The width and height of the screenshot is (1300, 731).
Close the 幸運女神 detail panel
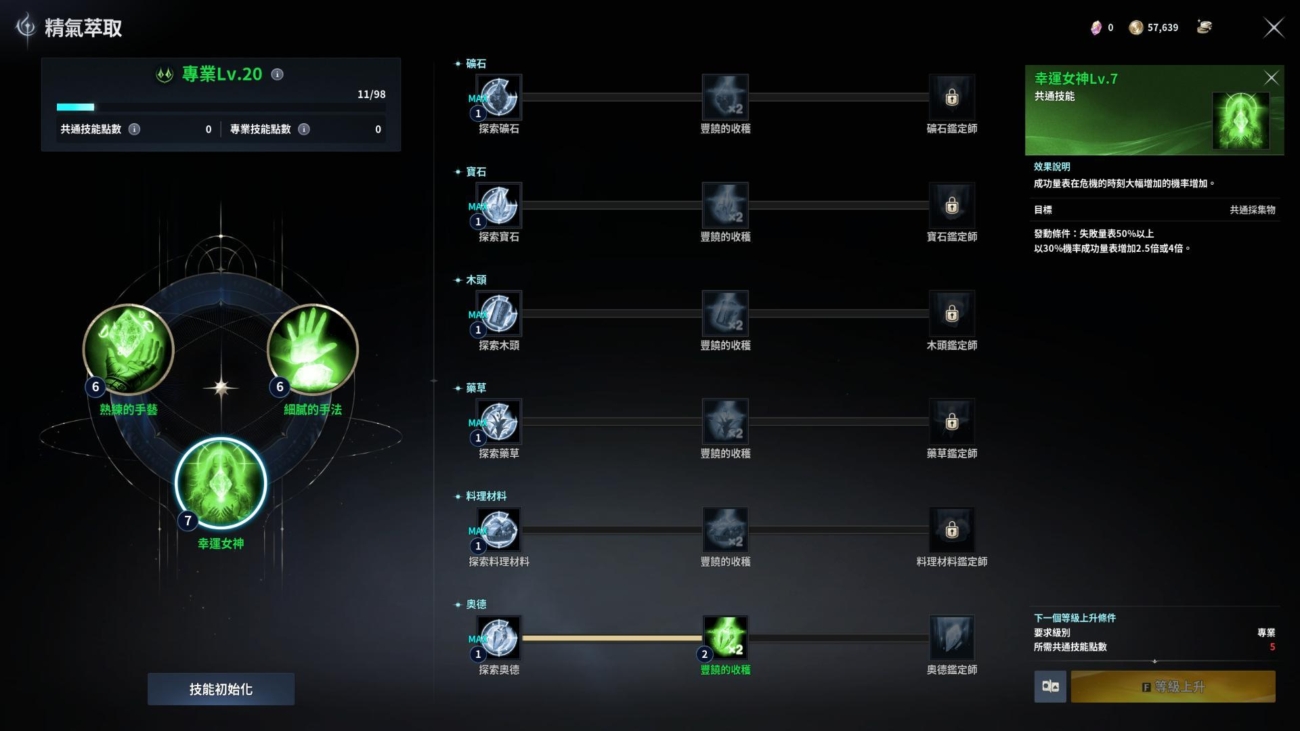coord(1272,77)
